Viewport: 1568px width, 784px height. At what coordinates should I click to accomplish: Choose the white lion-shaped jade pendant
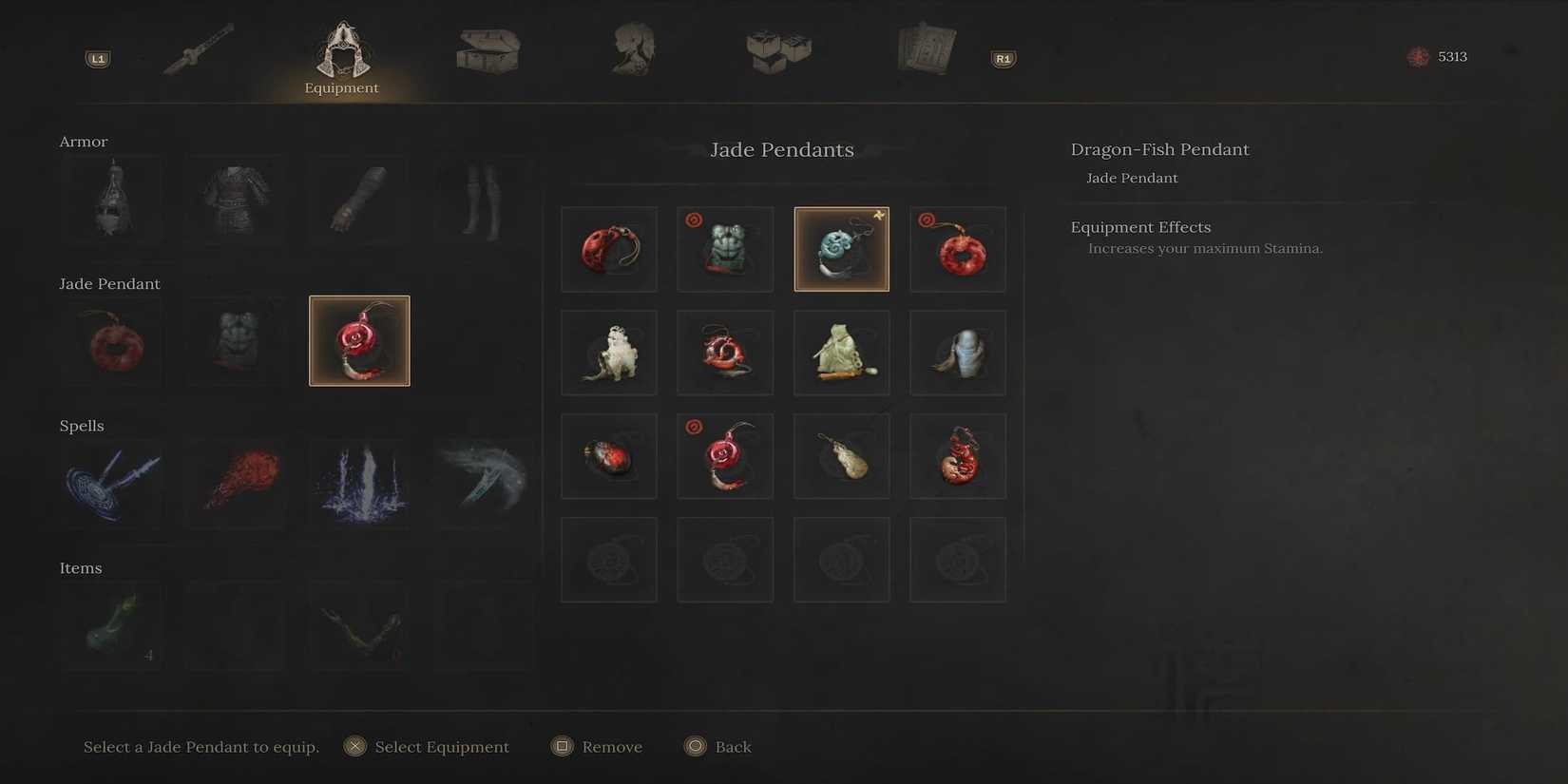click(608, 352)
